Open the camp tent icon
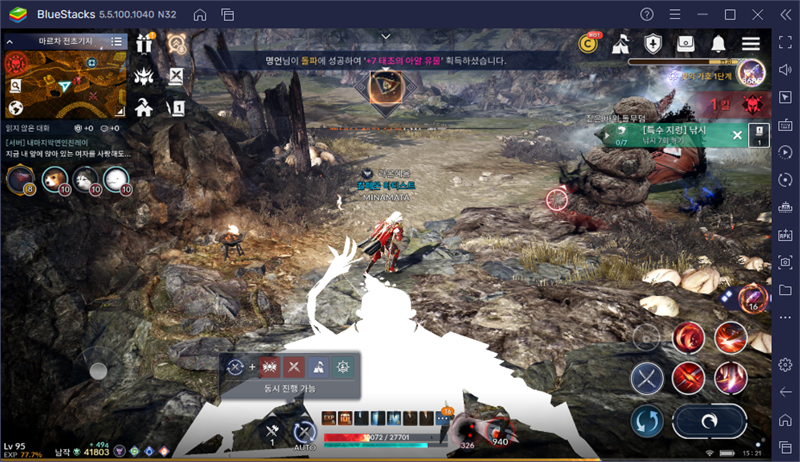 click(x=620, y=43)
